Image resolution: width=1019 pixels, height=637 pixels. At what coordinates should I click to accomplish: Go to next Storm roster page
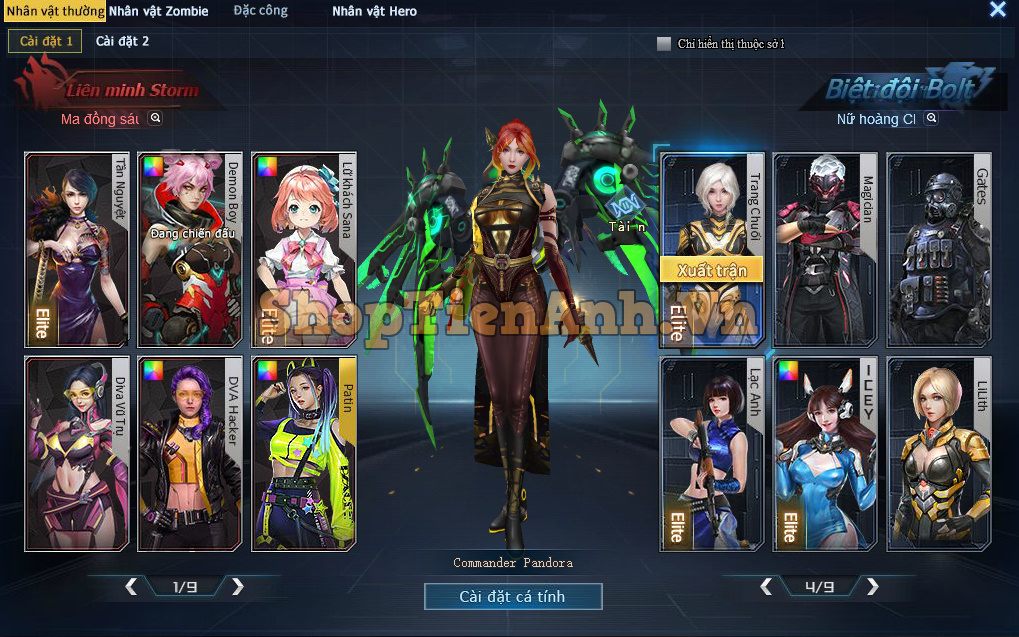click(x=238, y=587)
